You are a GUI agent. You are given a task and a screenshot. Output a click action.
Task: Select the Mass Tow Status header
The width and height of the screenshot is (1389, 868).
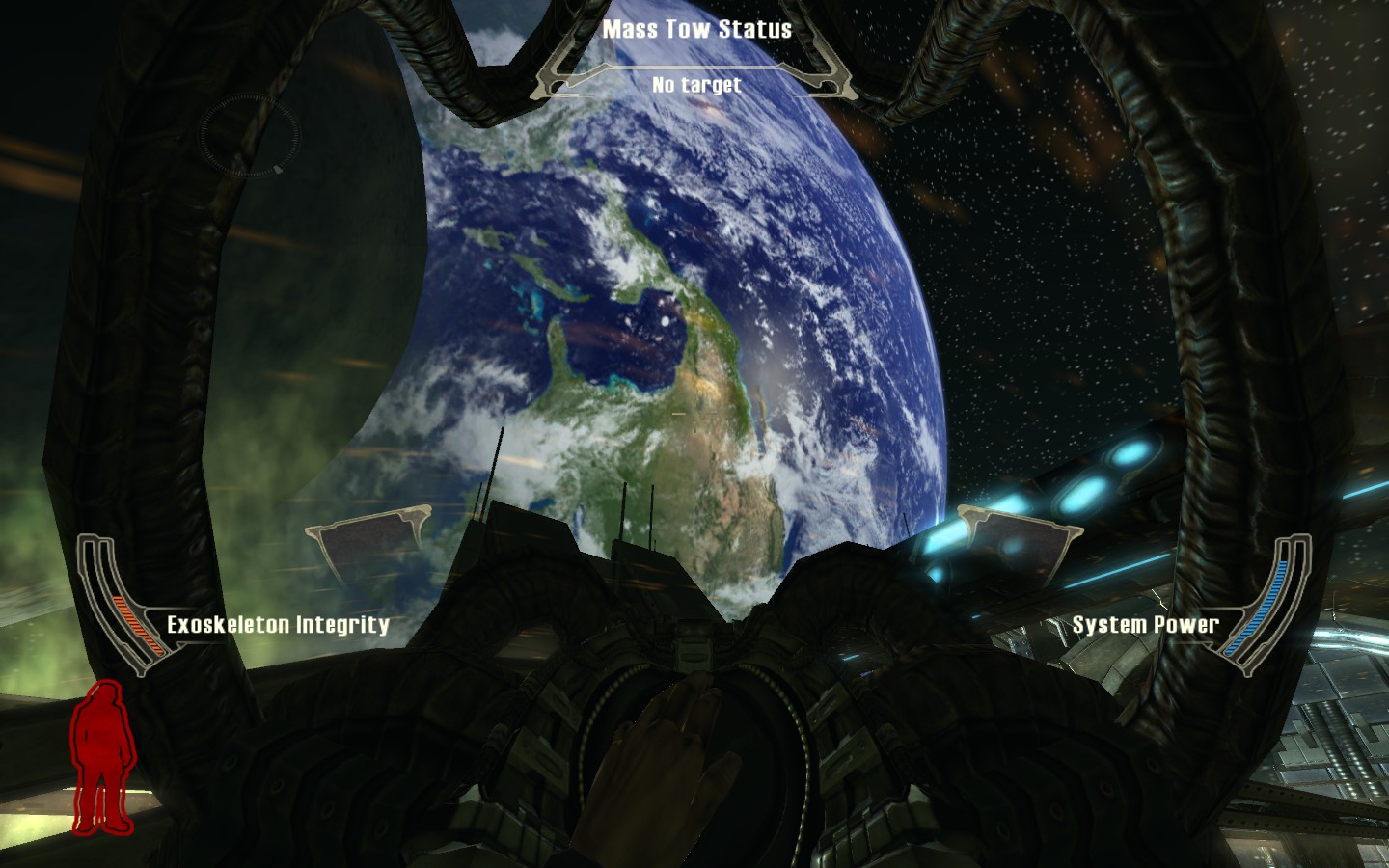(x=697, y=28)
